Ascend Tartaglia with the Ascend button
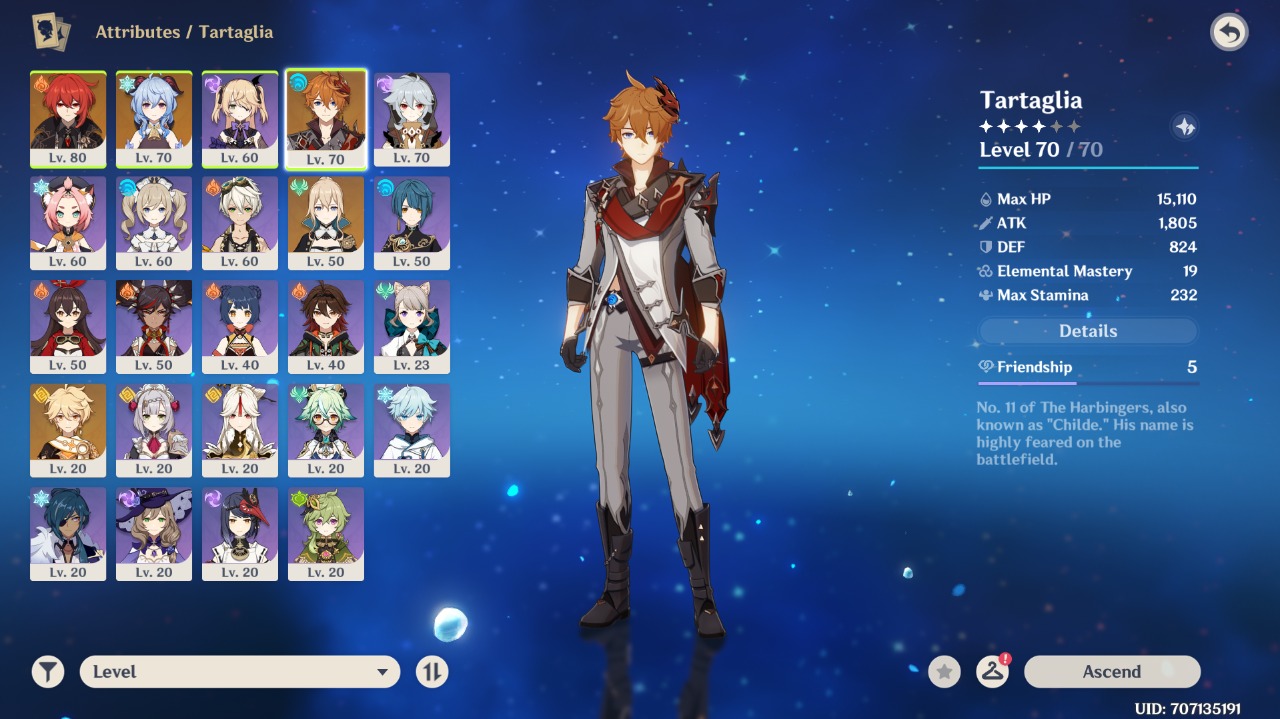The width and height of the screenshot is (1280, 719). click(1111, 672)
